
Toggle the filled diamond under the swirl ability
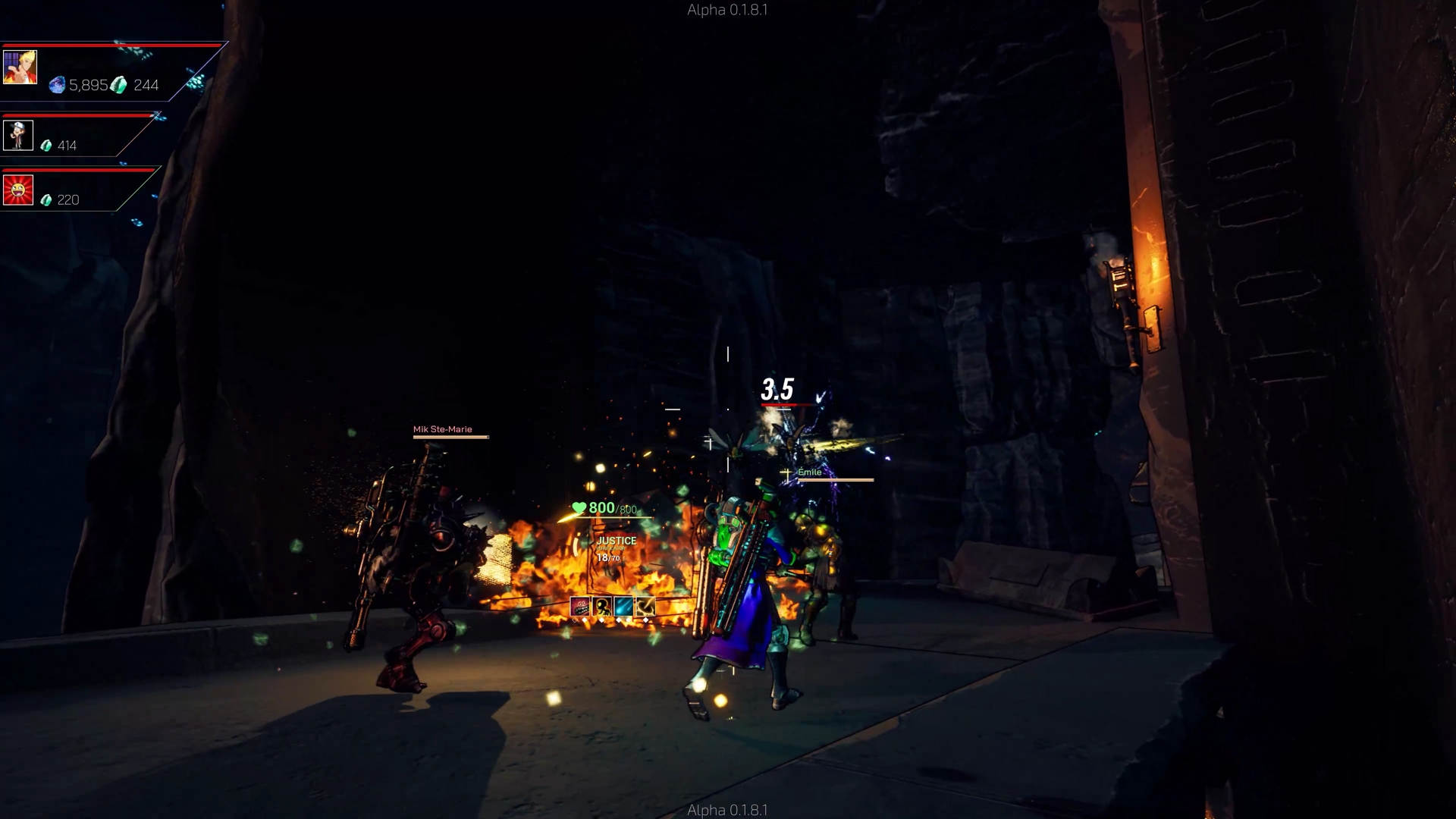click(645, 620)
